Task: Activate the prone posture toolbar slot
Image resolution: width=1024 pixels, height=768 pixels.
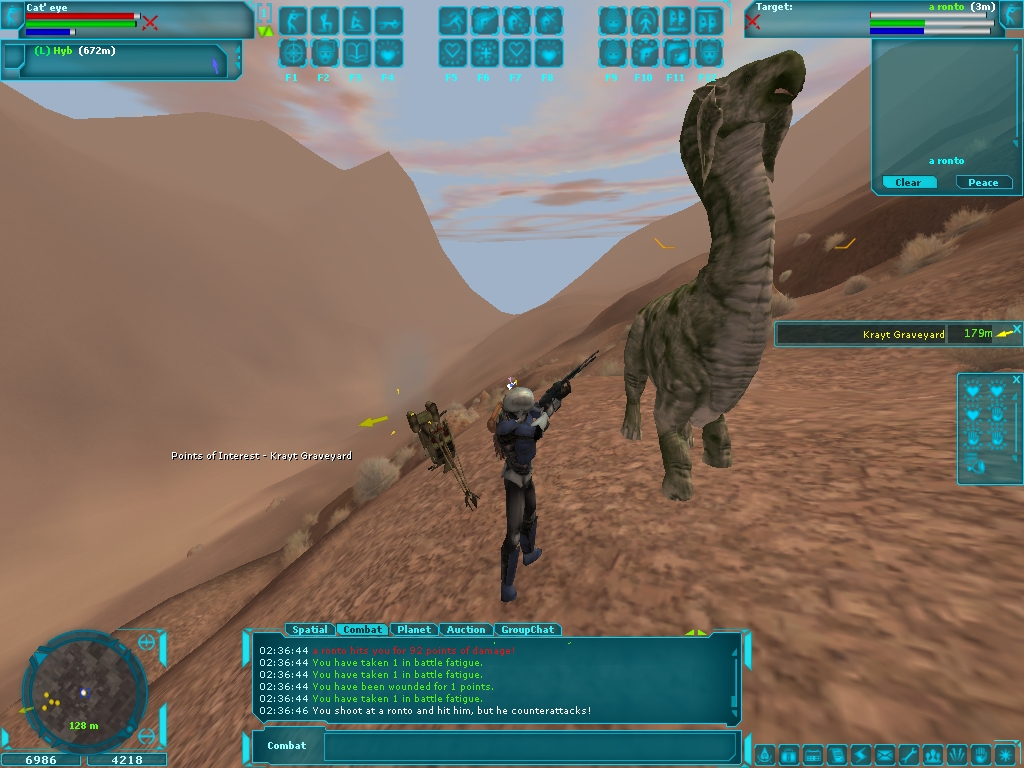Action: click(x=389, y=21)
